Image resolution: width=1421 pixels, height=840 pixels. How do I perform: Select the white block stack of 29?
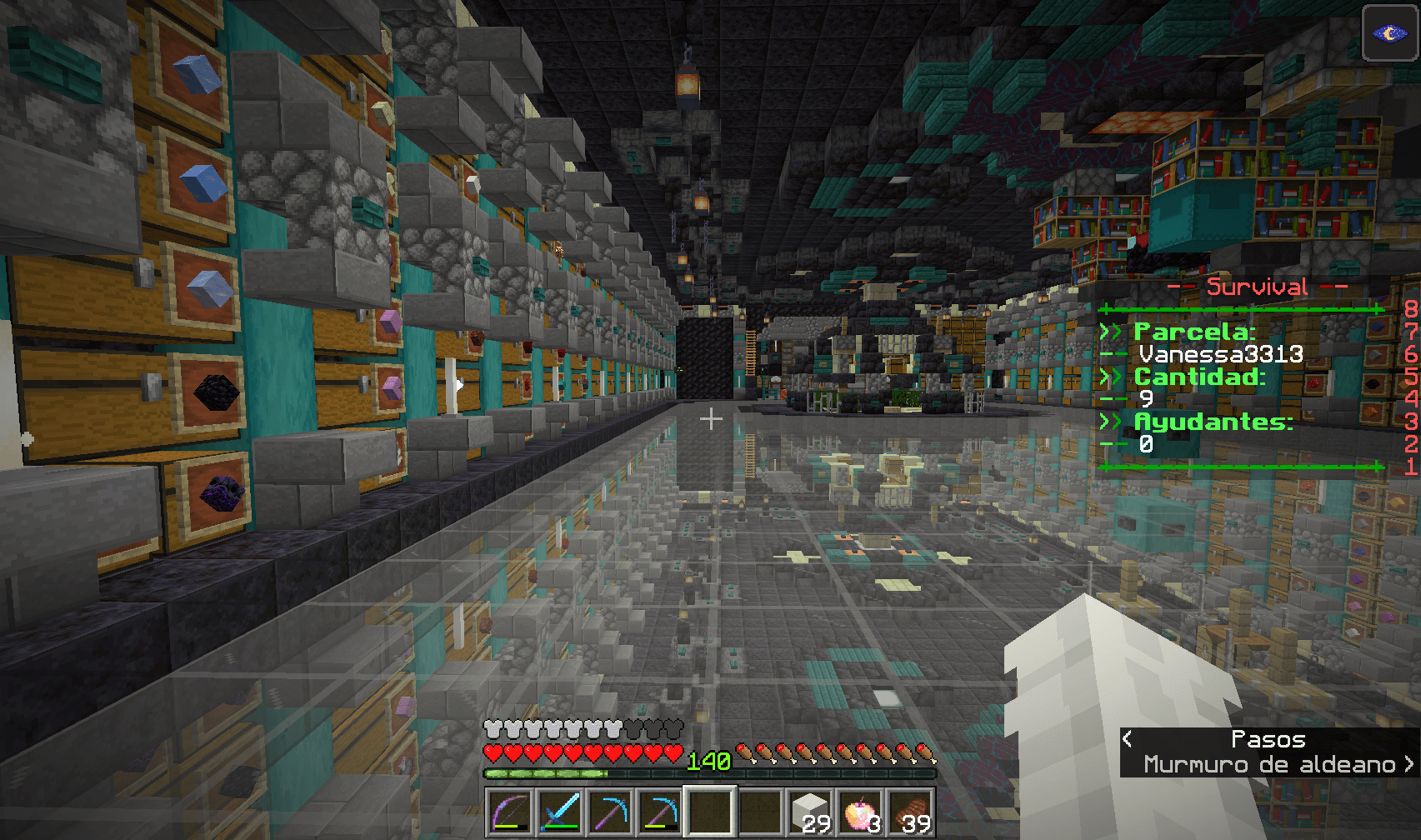point(810,811)
